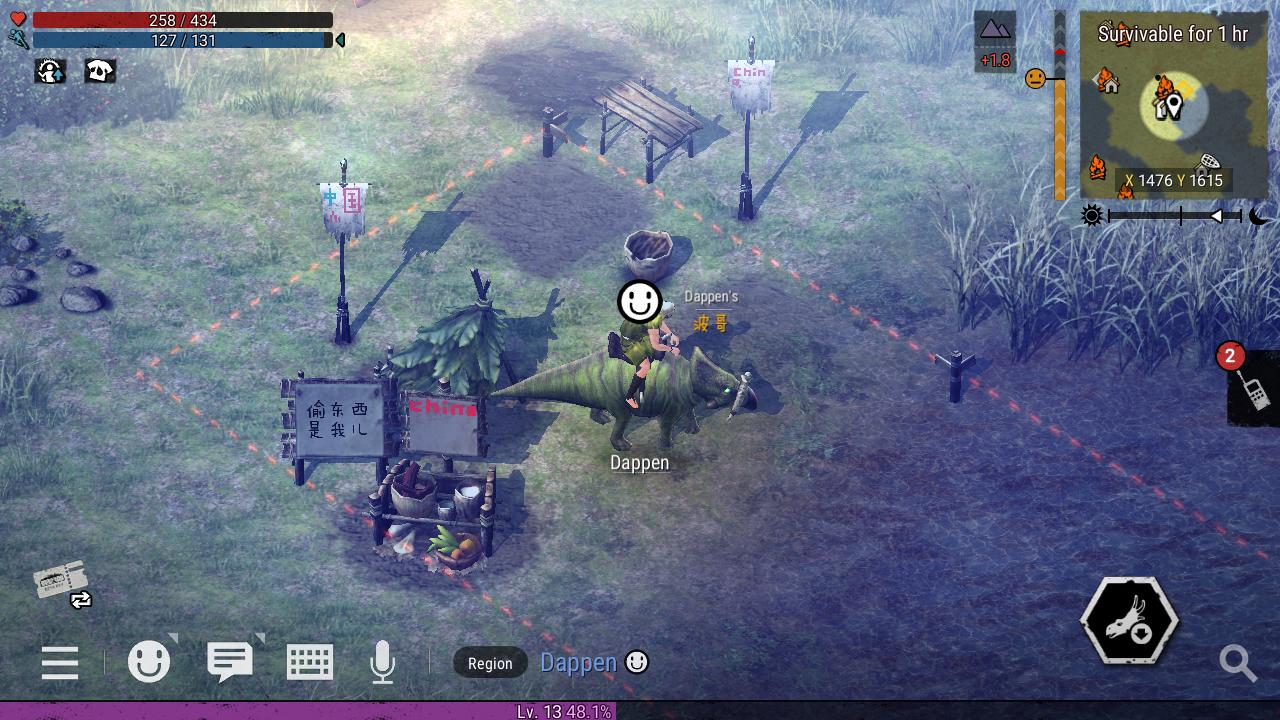
Task: Use the magnifying glass search button
Action: point(1238,662)
